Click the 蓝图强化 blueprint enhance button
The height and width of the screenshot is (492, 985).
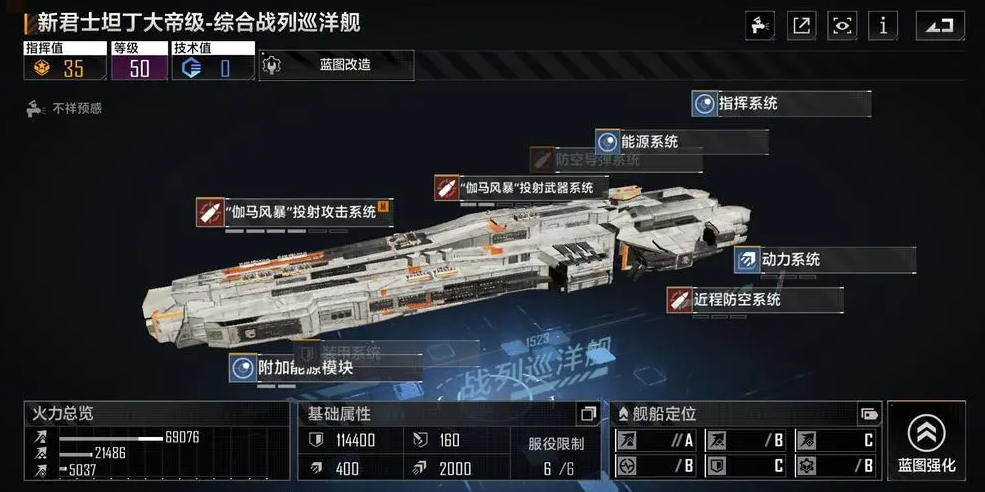pyautogui.click(x=926, y=440)
